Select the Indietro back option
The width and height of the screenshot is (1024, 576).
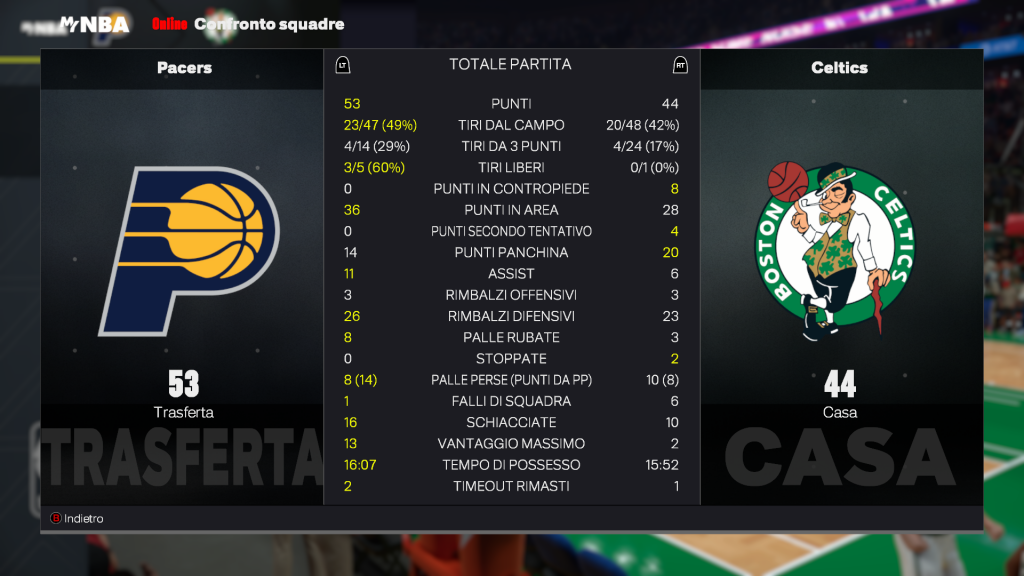[77, 519]
